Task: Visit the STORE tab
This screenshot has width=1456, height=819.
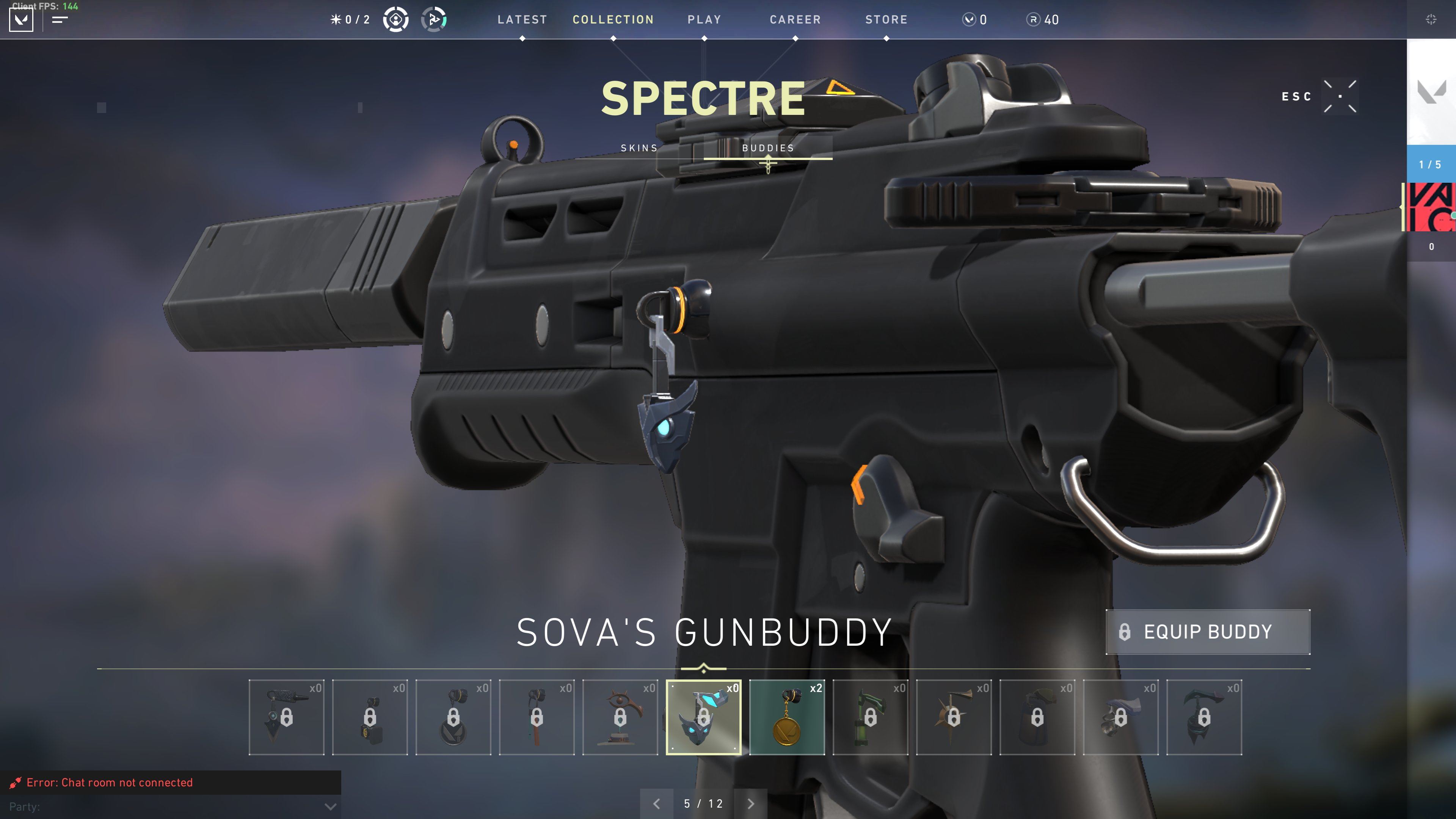Action: [x=886, y=20]
